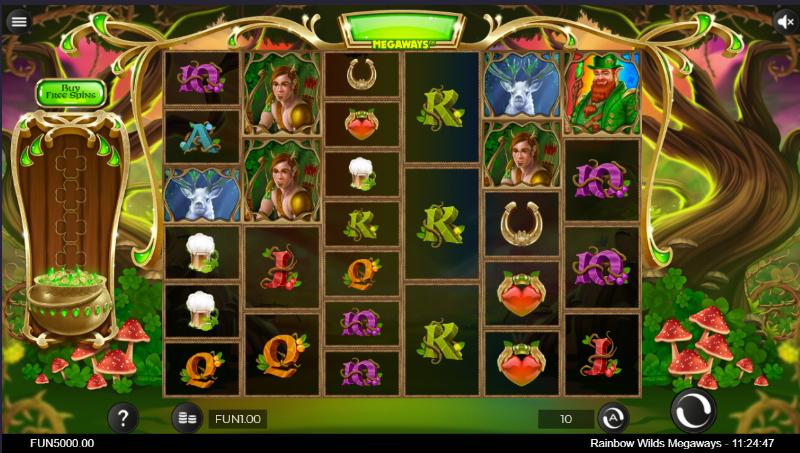Image resolution: width=800 pixels, height=453 pixels.
Task: Toggle the sound speaker icon
Action: (786, 21)
